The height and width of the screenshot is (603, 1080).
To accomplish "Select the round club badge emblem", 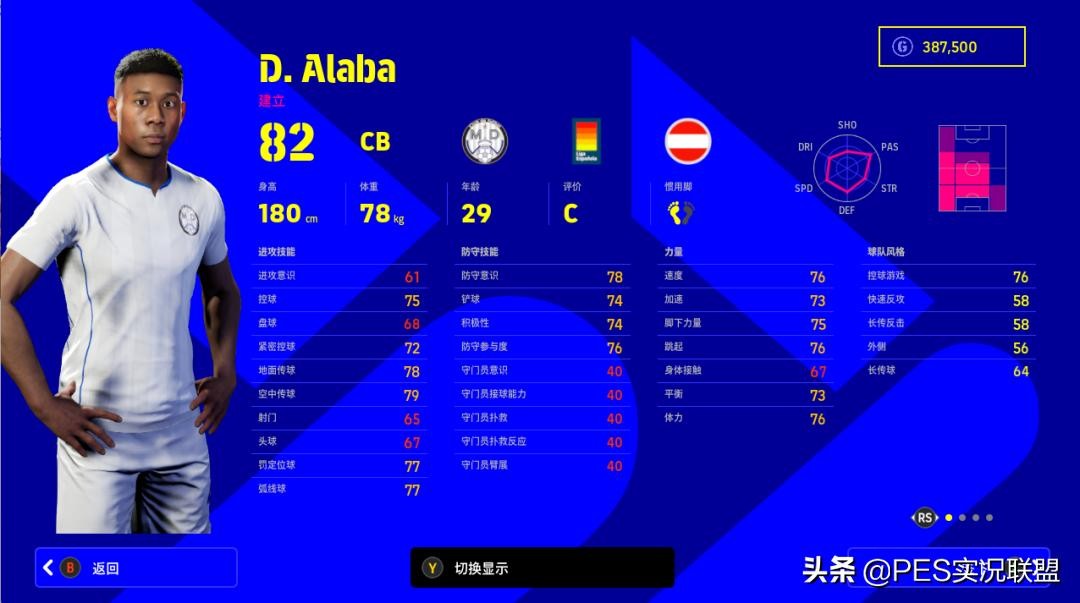I will (x=485, y=141).
